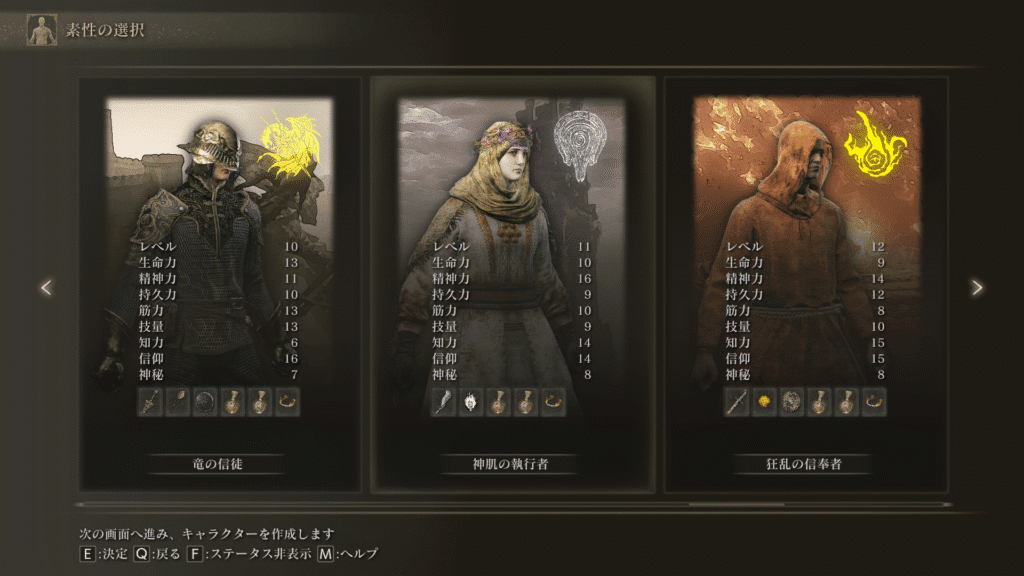This screenshot has width=1024, height=576.
Task: Select the patterned round shield in 狂乱の信奉者's equipment
Action: click(x=791, y=402)
